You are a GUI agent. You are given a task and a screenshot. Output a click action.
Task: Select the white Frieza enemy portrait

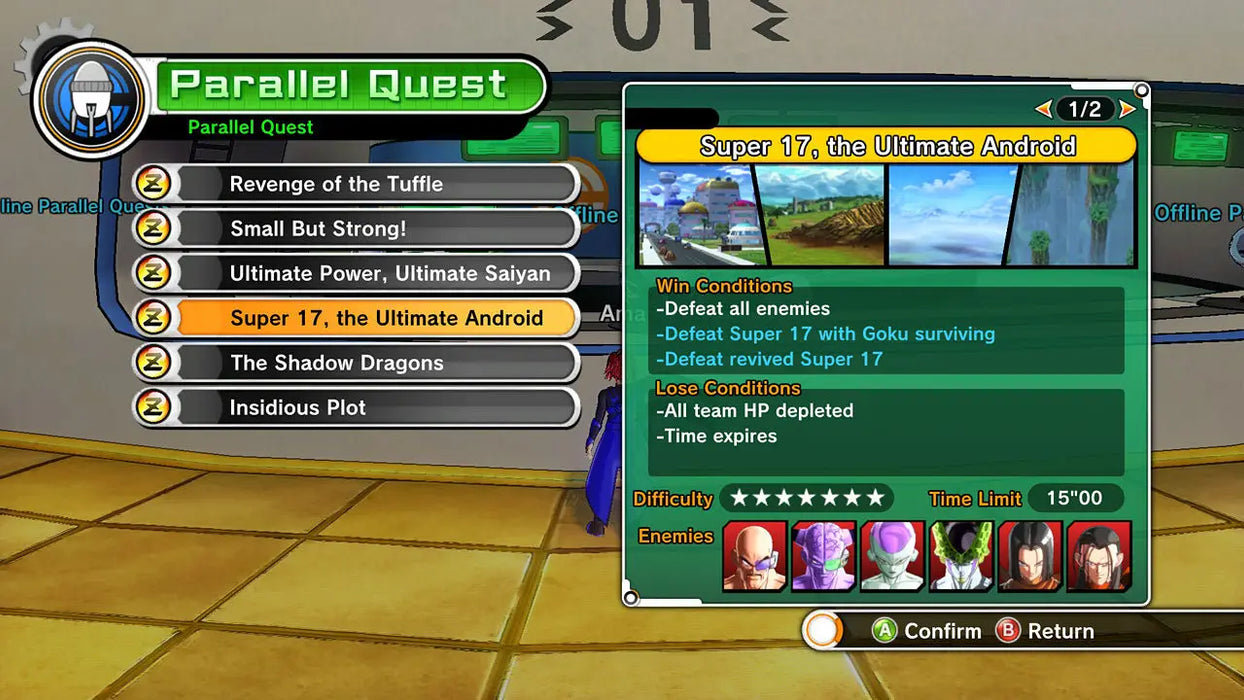pos(892,556)
